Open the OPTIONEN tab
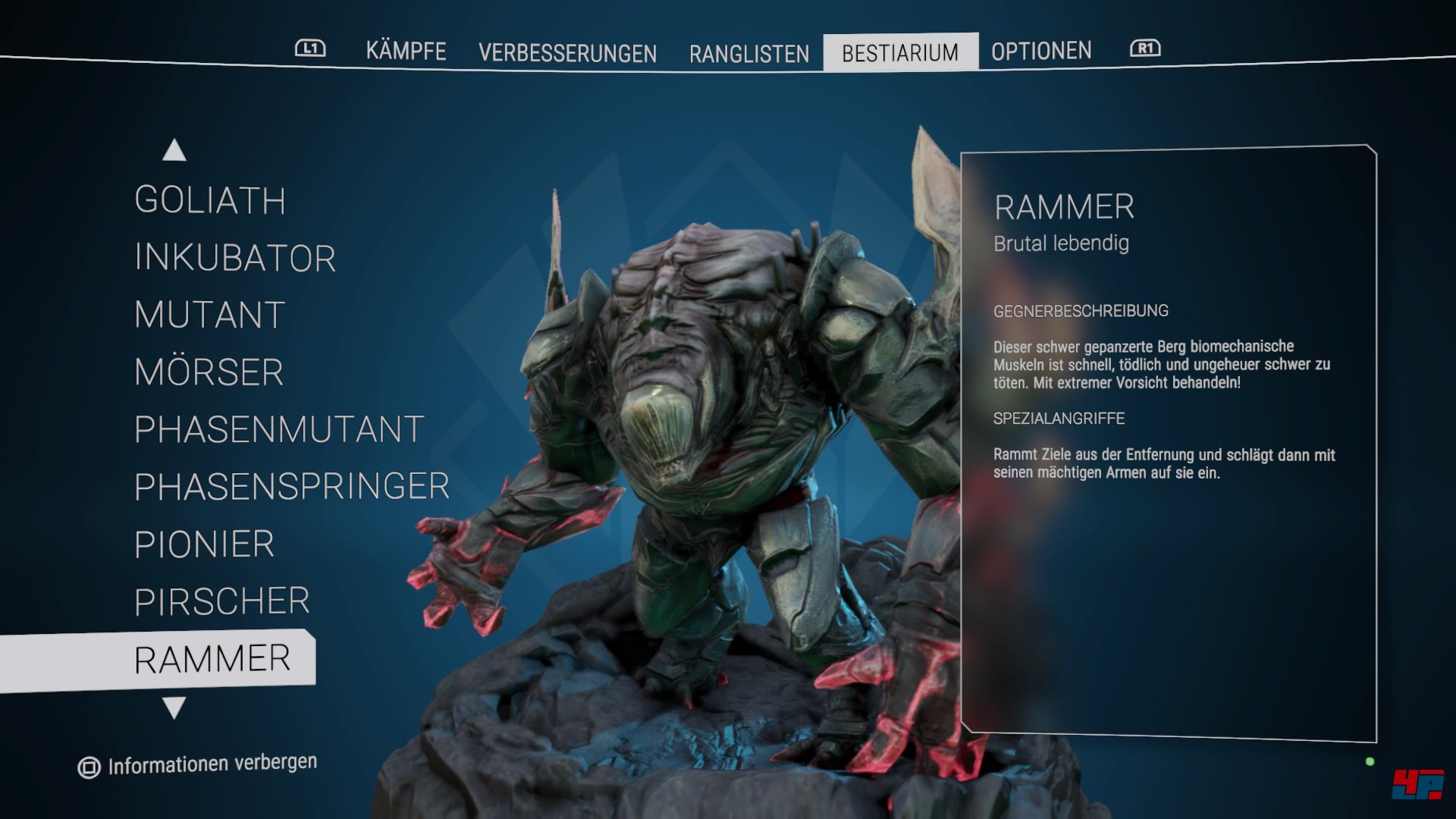This screenshot has width=1456, height=819. pyautogui.click(x=1042, y=51)
